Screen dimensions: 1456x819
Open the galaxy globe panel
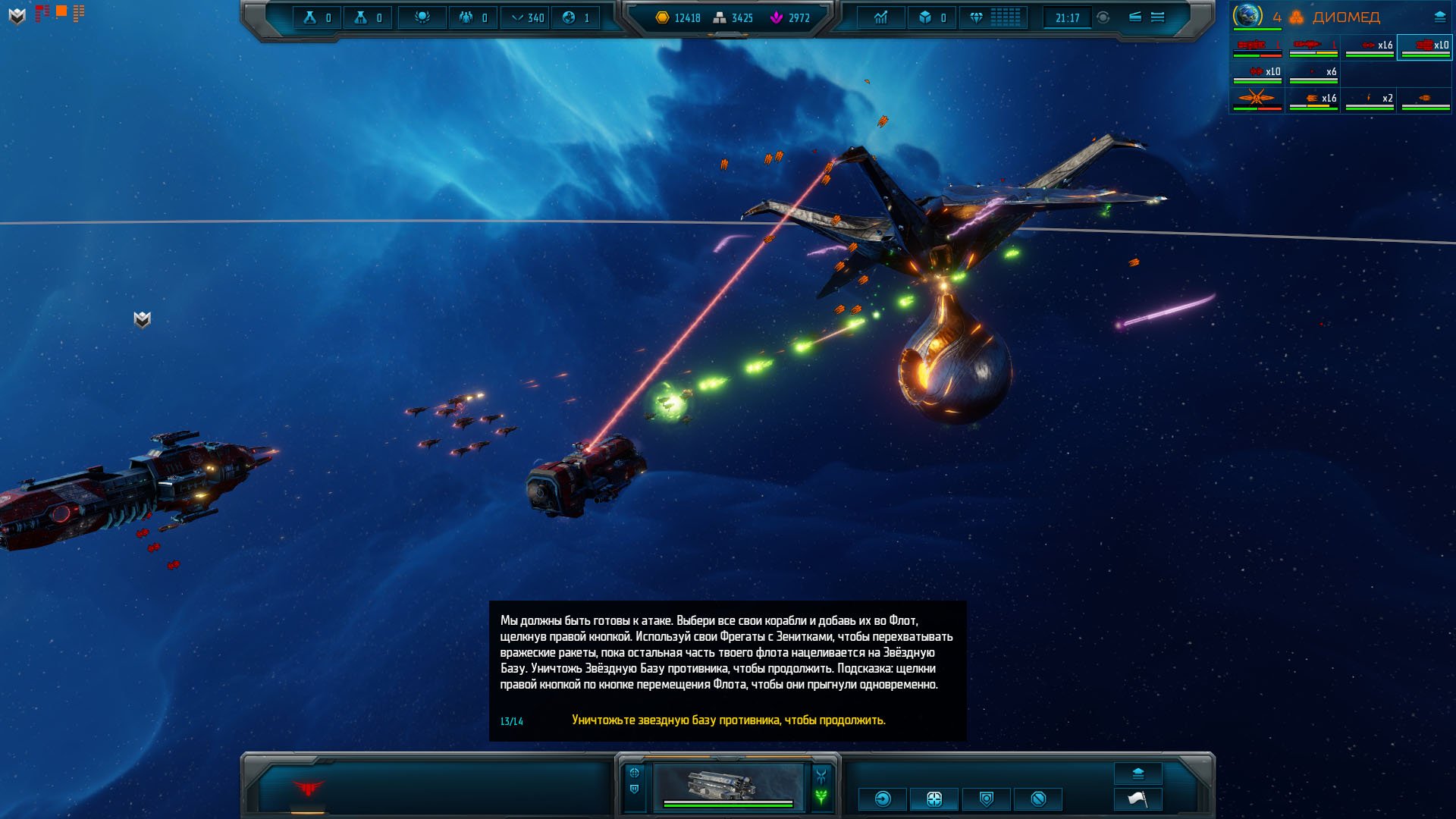point(569,17)
